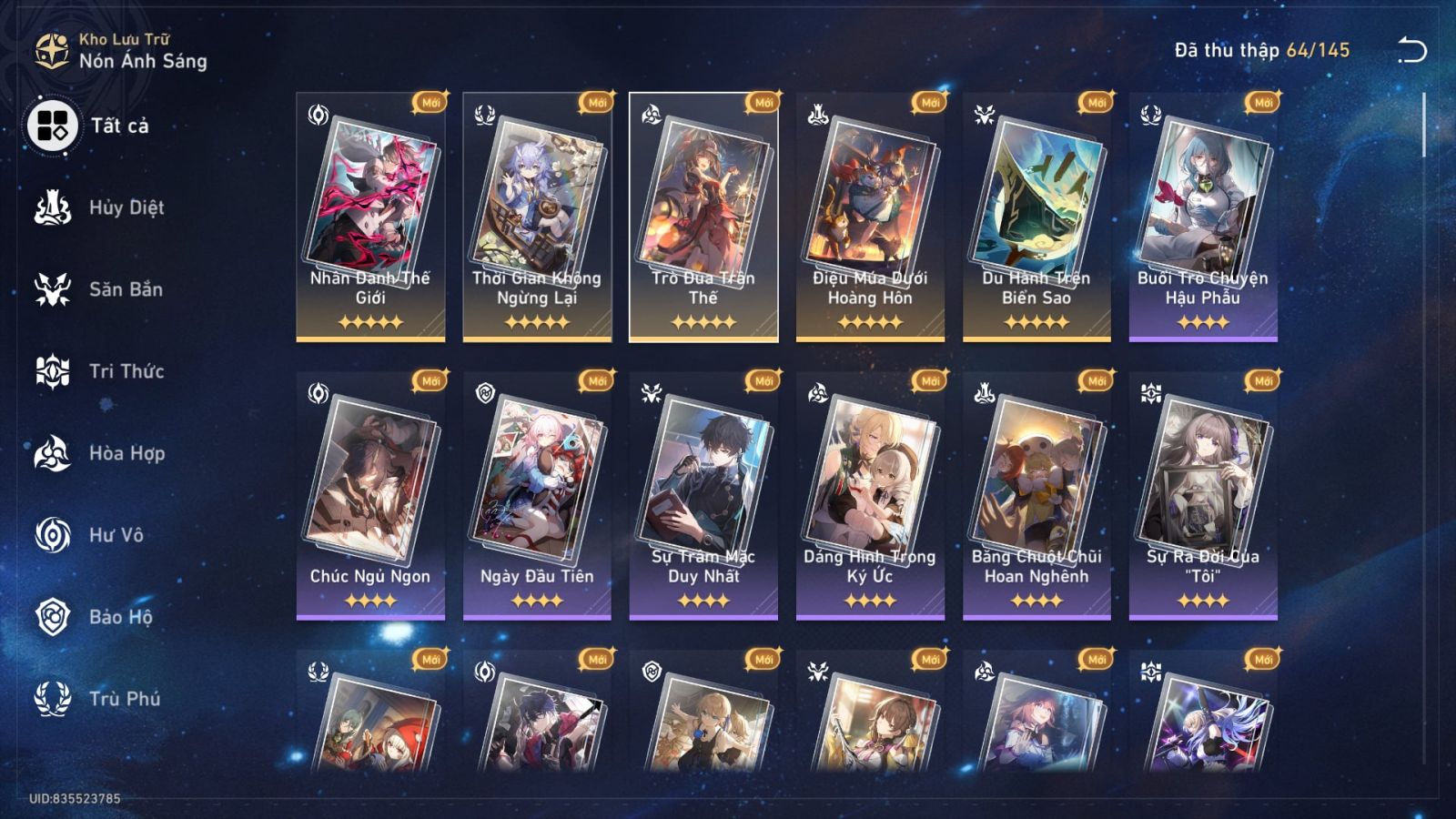Select the Hủy Diệt path icon in sidebar

pyautogui.click(x=52, y=208)
